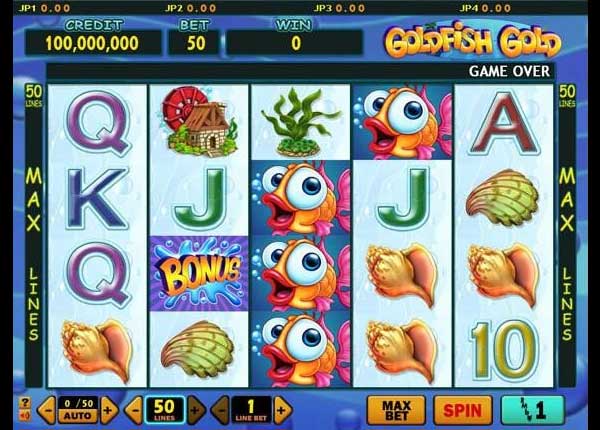Decrease the line bet amount

click(222, 409)
